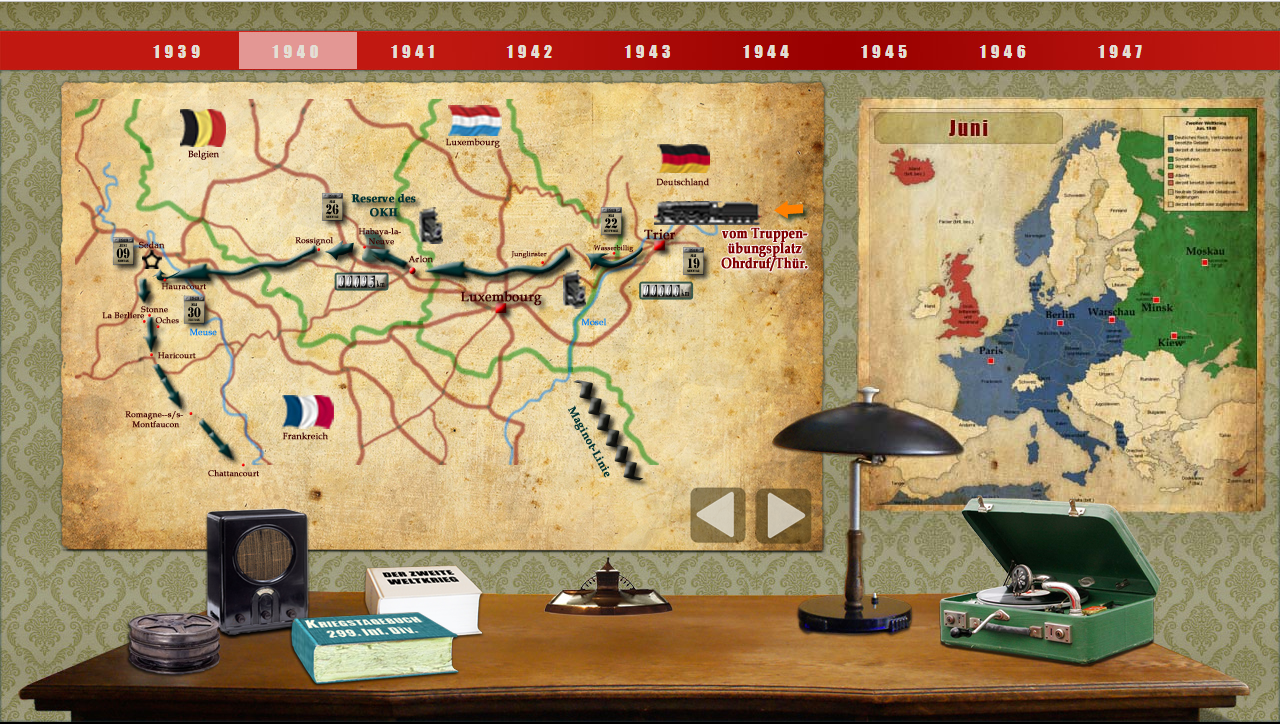Select the 1941 year tab

[414, 52]
